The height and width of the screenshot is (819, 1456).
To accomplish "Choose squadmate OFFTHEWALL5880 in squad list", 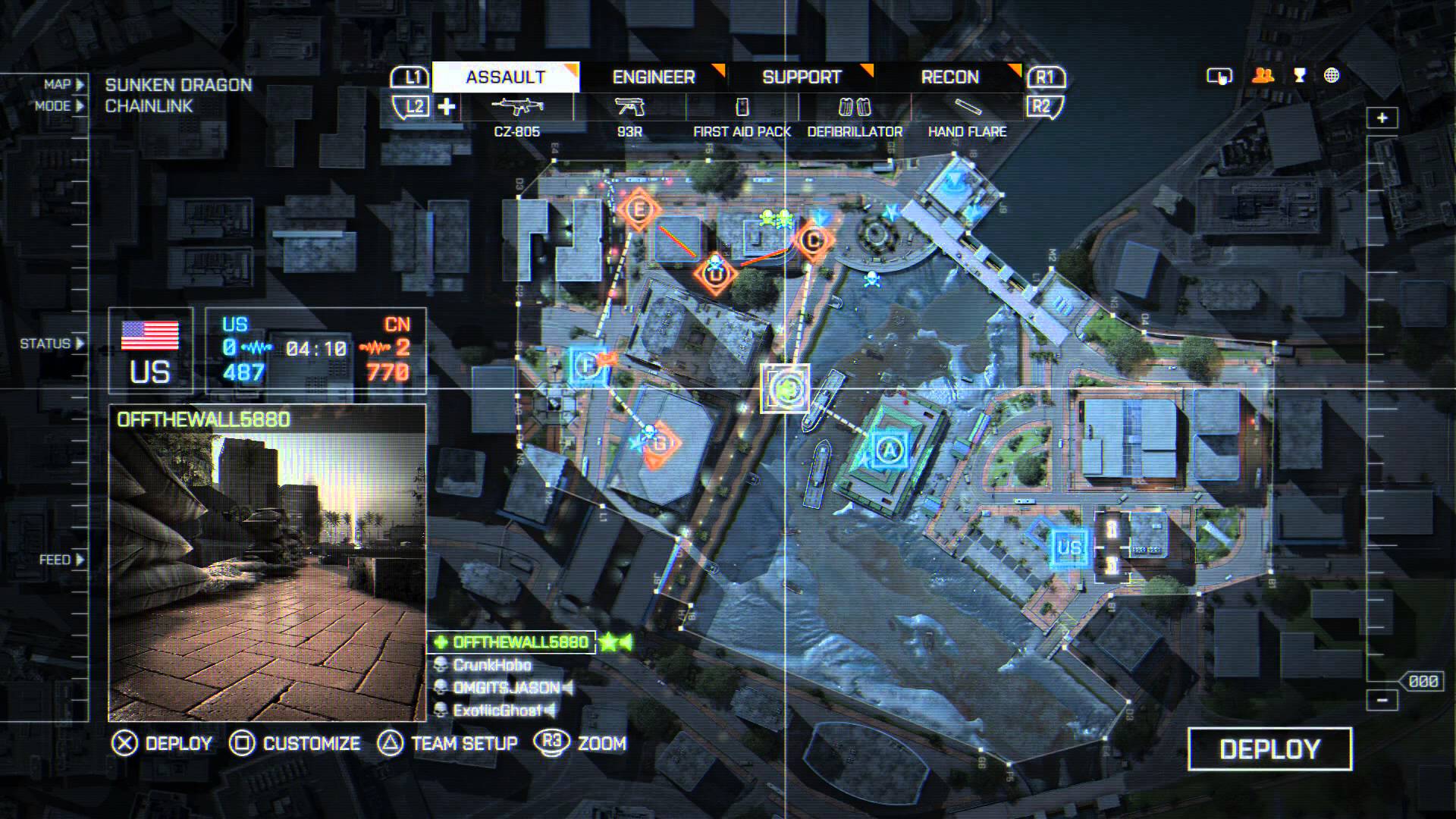I will click(520, 642).
